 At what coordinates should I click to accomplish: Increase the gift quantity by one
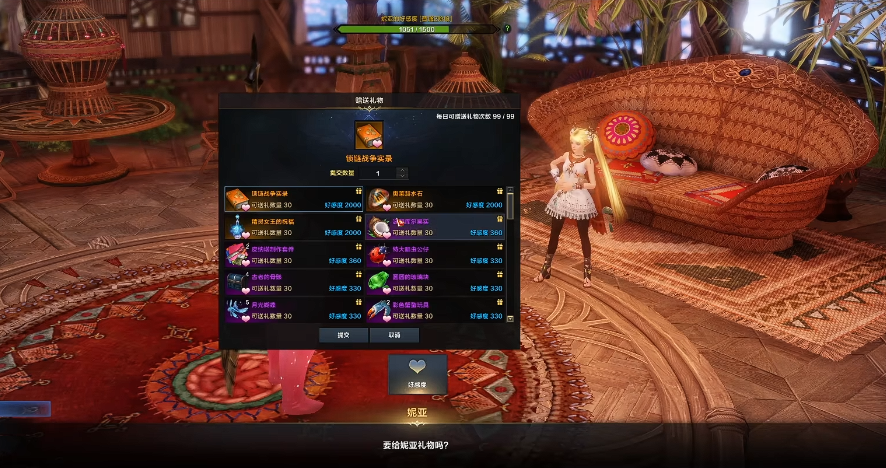point(403,171)
